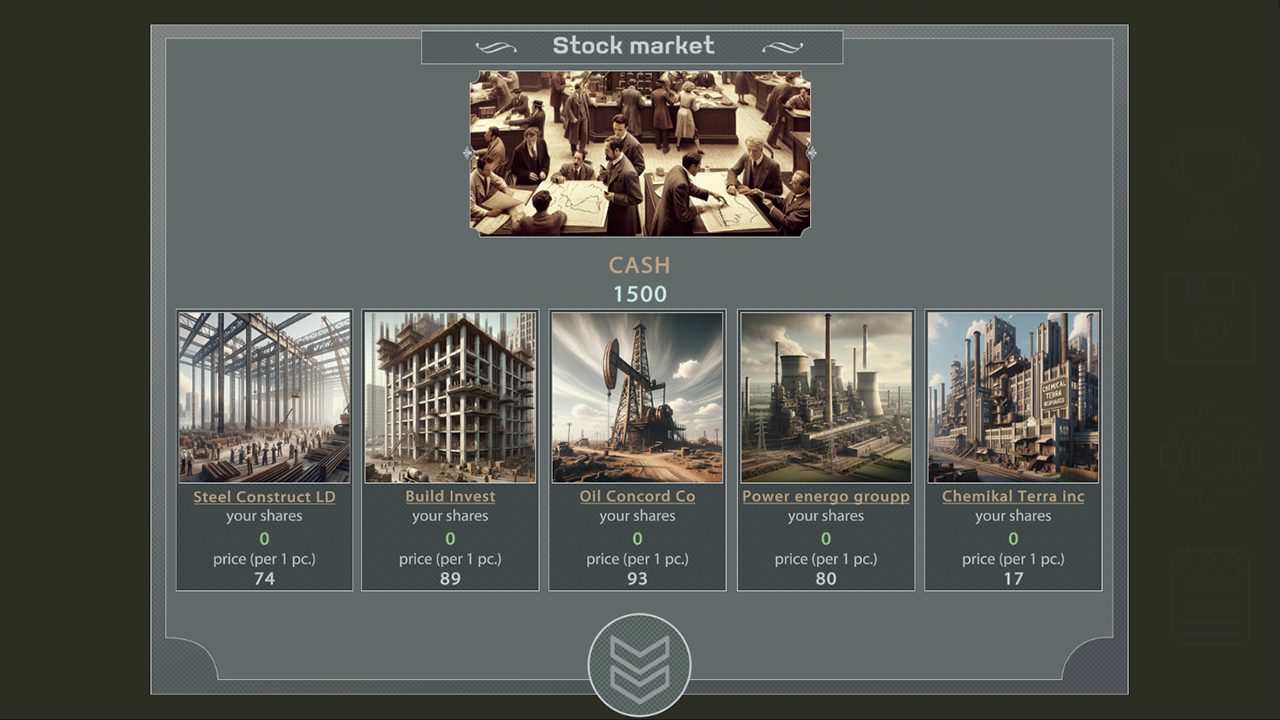Click the trading floor illustration
Viewport: 1280px width, 720px height.
(639, 152)
